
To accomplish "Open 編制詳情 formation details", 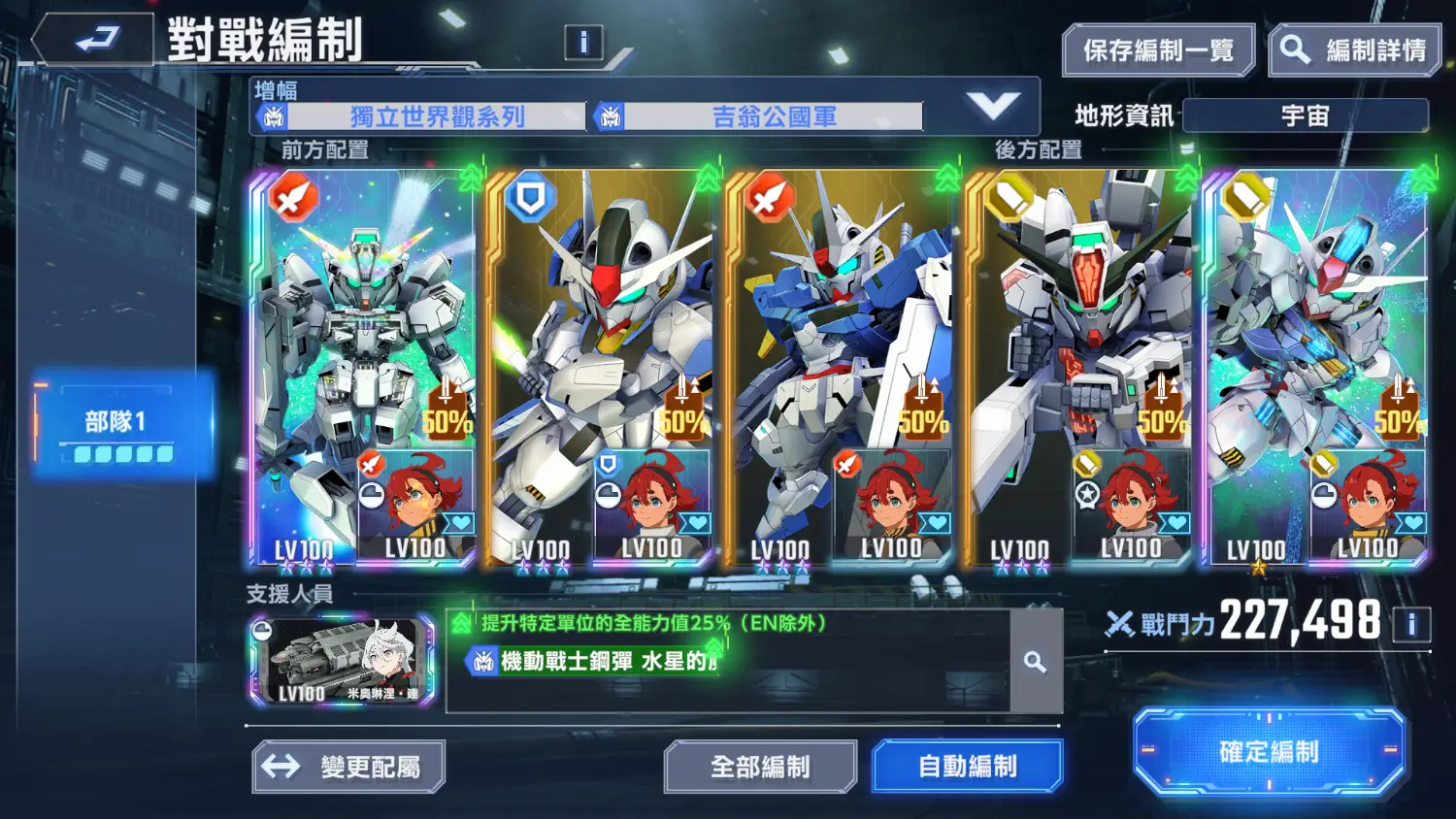I will [x=1356, y=50].
